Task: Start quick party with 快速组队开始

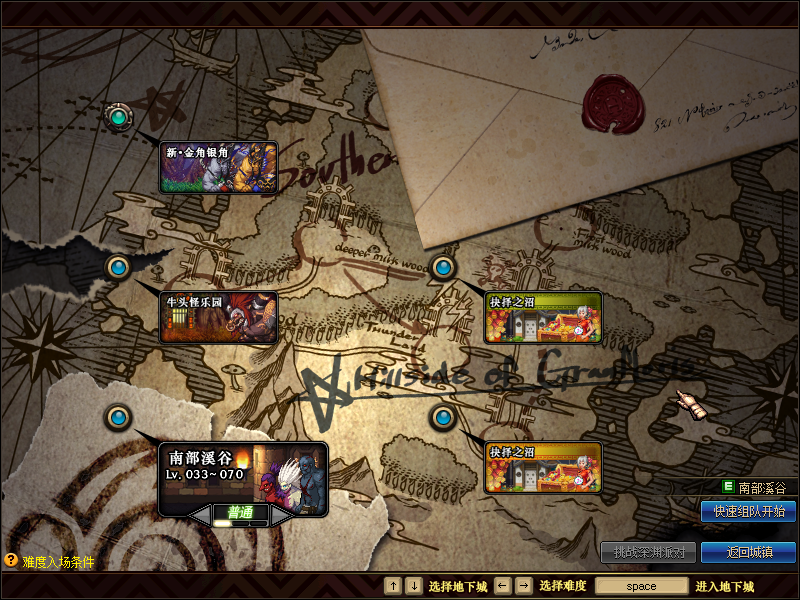Action: pyautogui.click(x=748, y=511)
